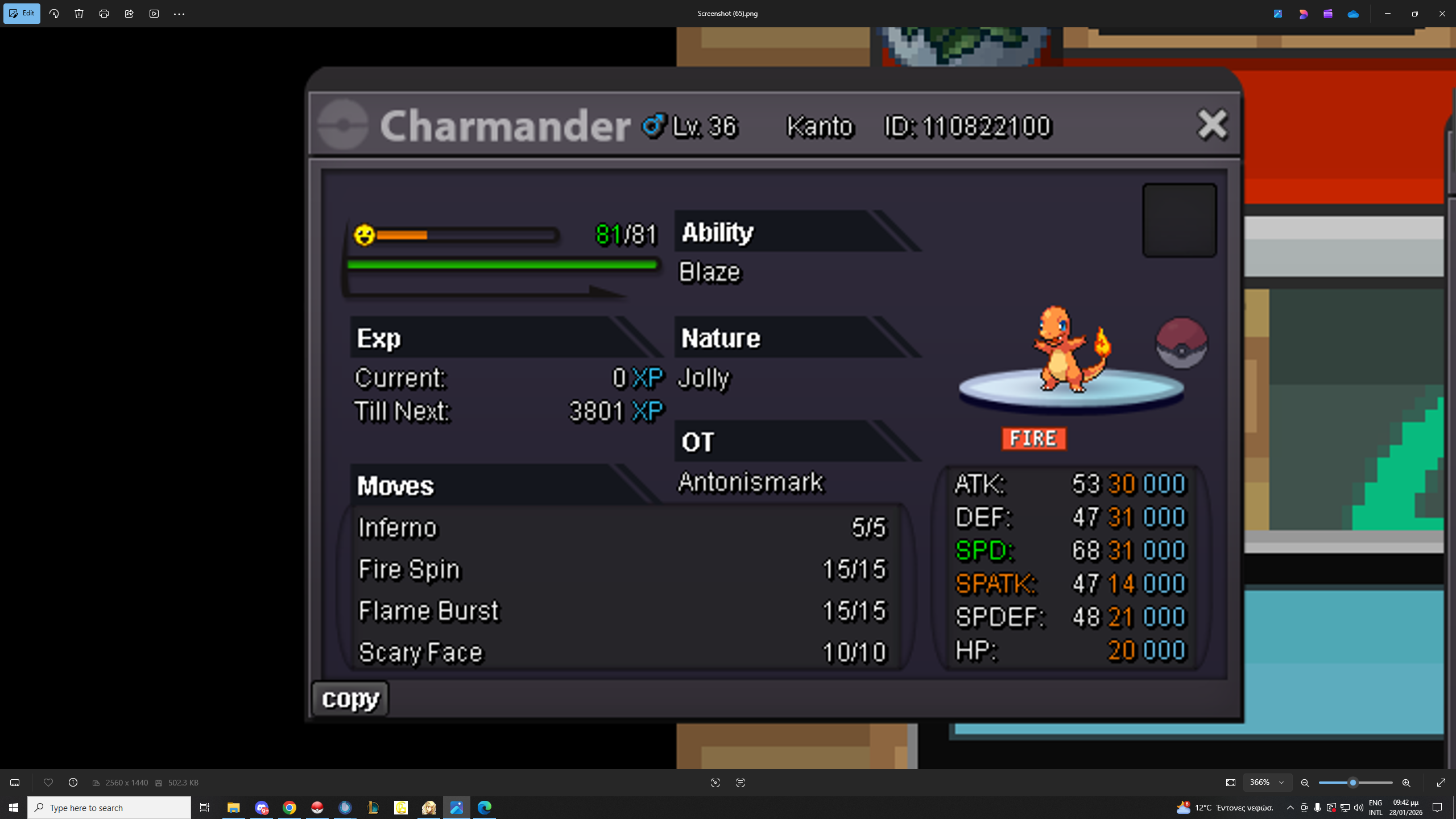
Task: Choose the Fire Spin move
Action: coord(623,569)
